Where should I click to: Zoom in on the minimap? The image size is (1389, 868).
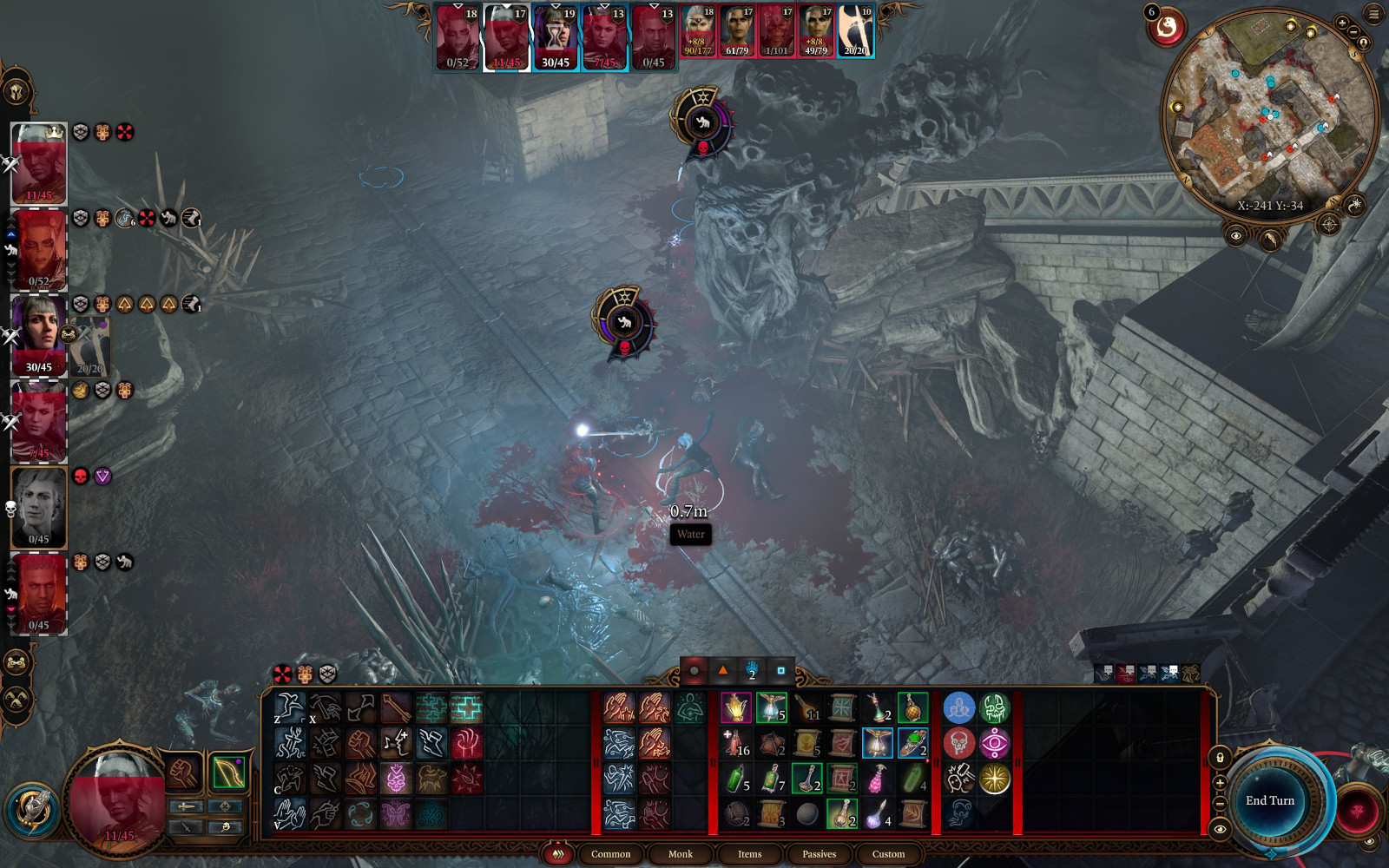tap(1342, 23)
